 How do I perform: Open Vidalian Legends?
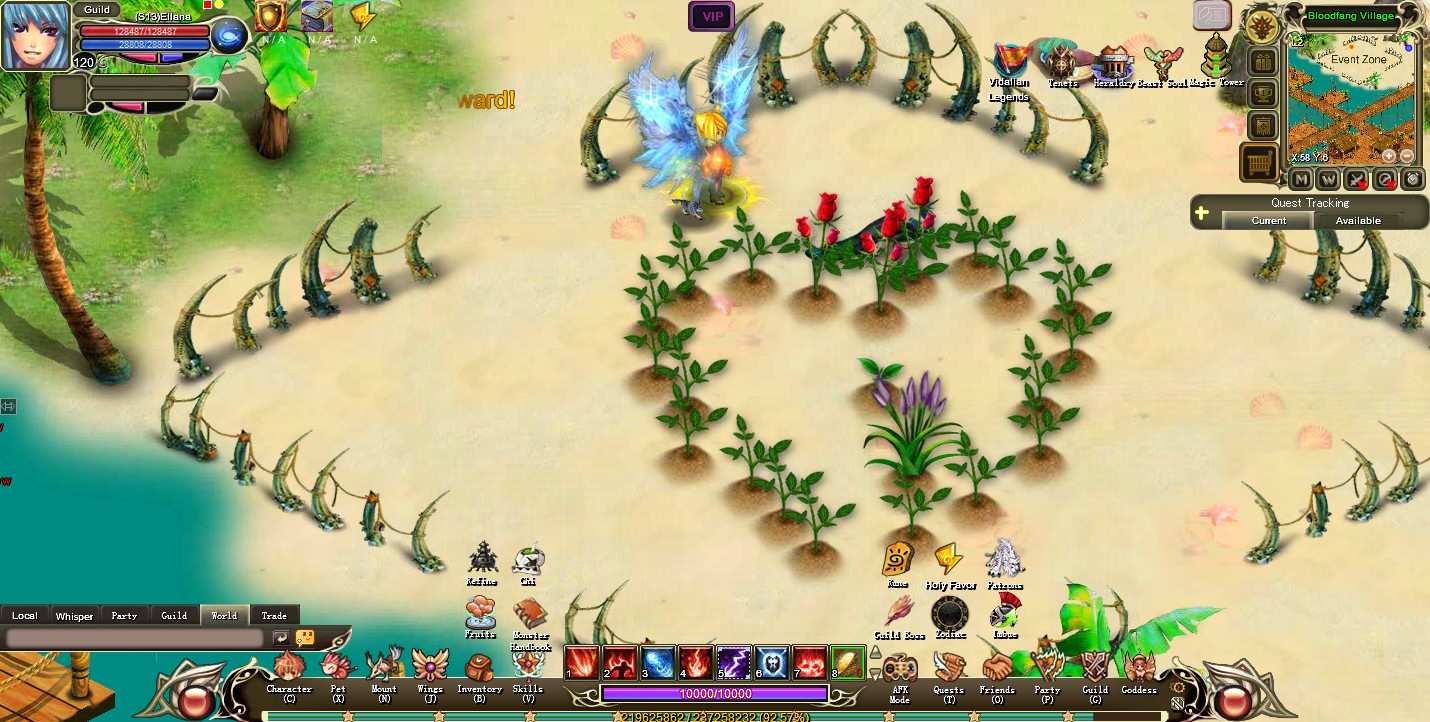1010,62
